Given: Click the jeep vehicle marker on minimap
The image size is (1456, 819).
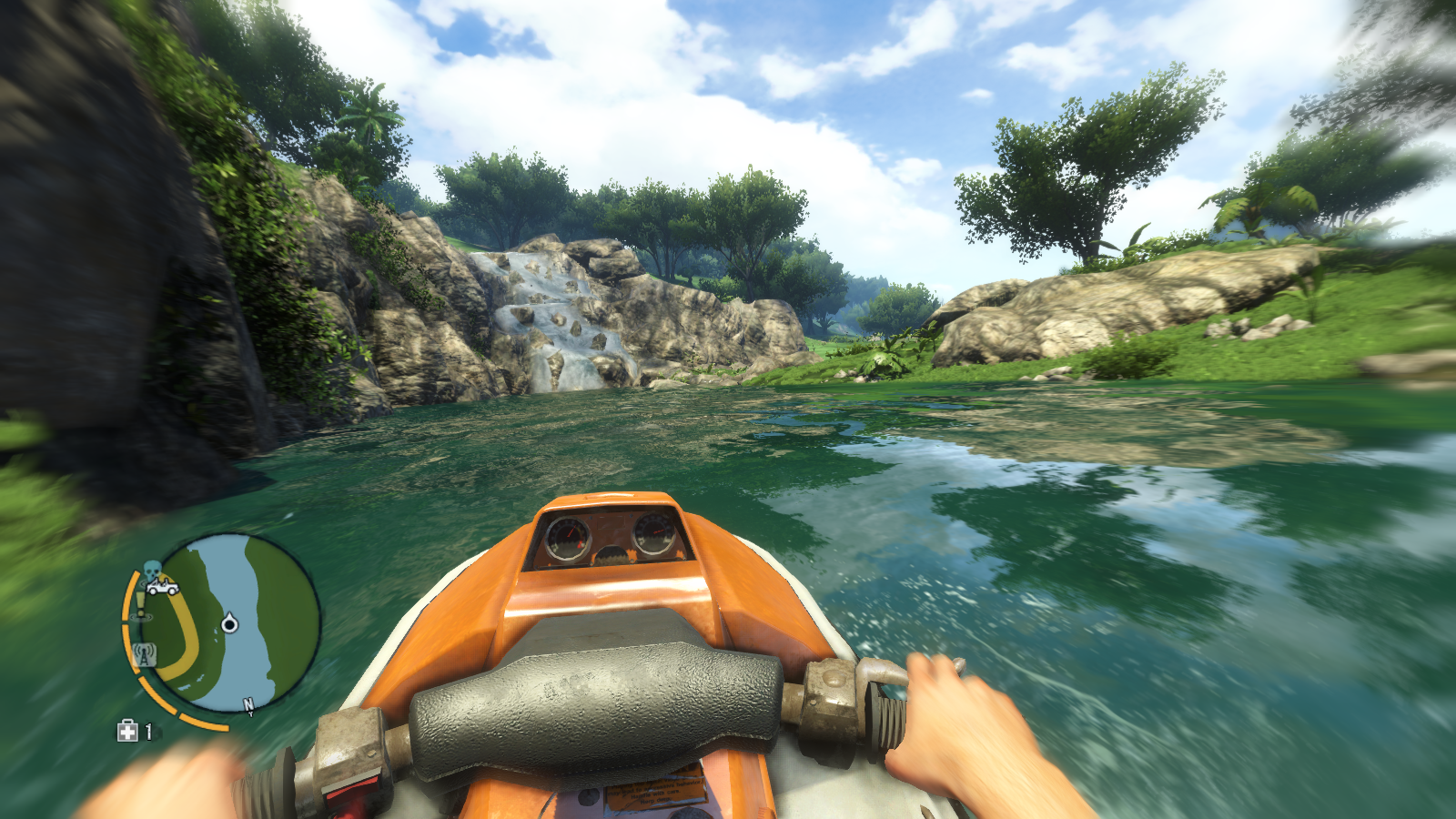Looking at the screenshot, I should 163,588.
